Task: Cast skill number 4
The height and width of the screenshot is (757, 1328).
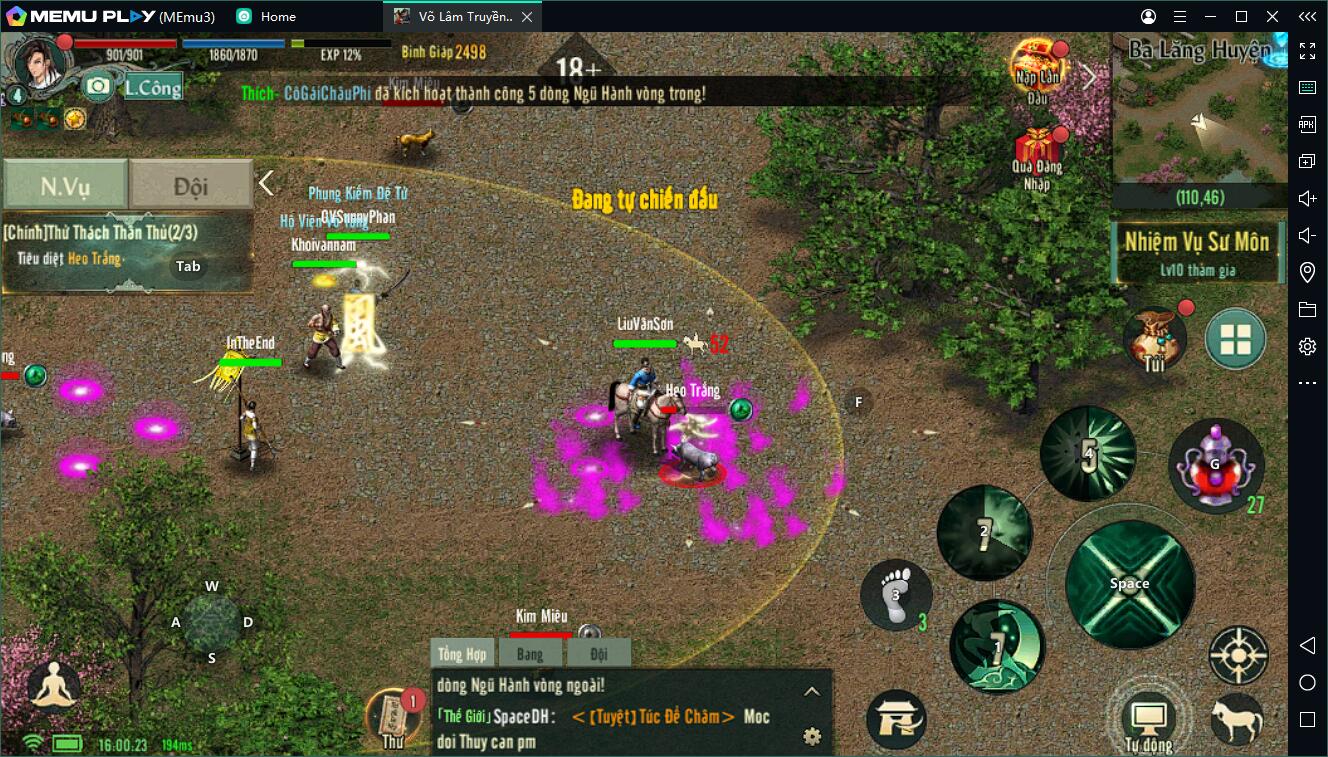Action: pyautogui.click(x=1087, y=453)
